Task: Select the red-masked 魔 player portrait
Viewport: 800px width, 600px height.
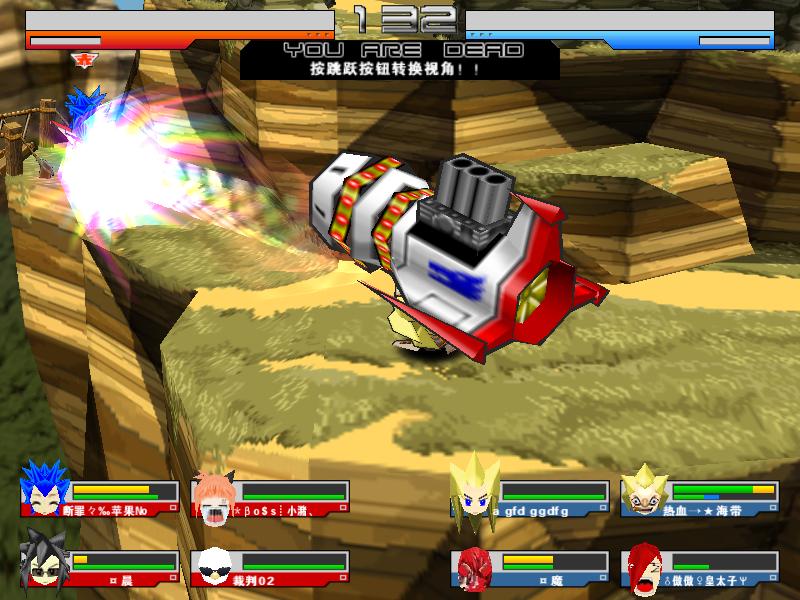Action: [x=474, y=568]
